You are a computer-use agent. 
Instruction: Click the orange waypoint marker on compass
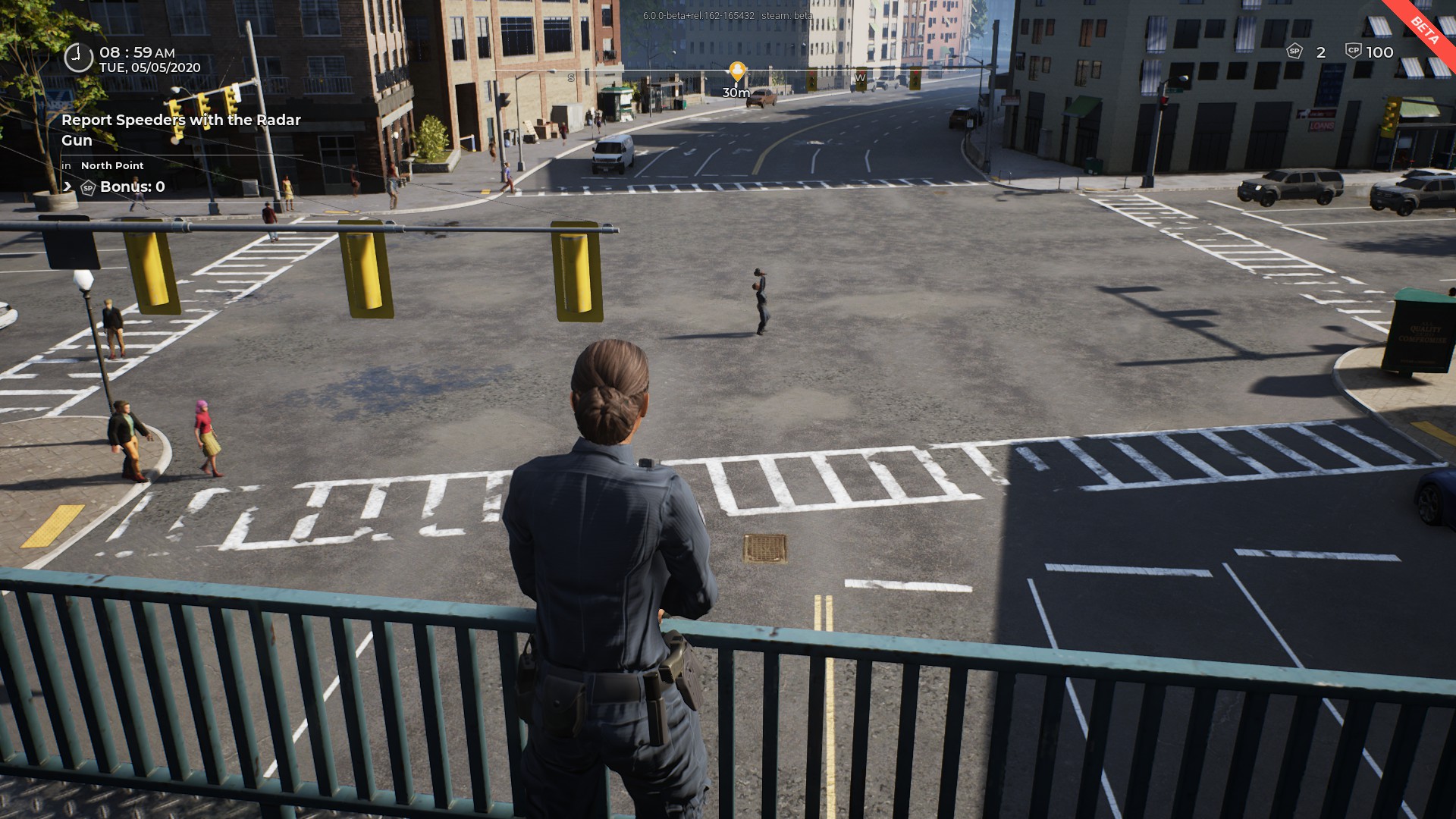tap(736, 72)
